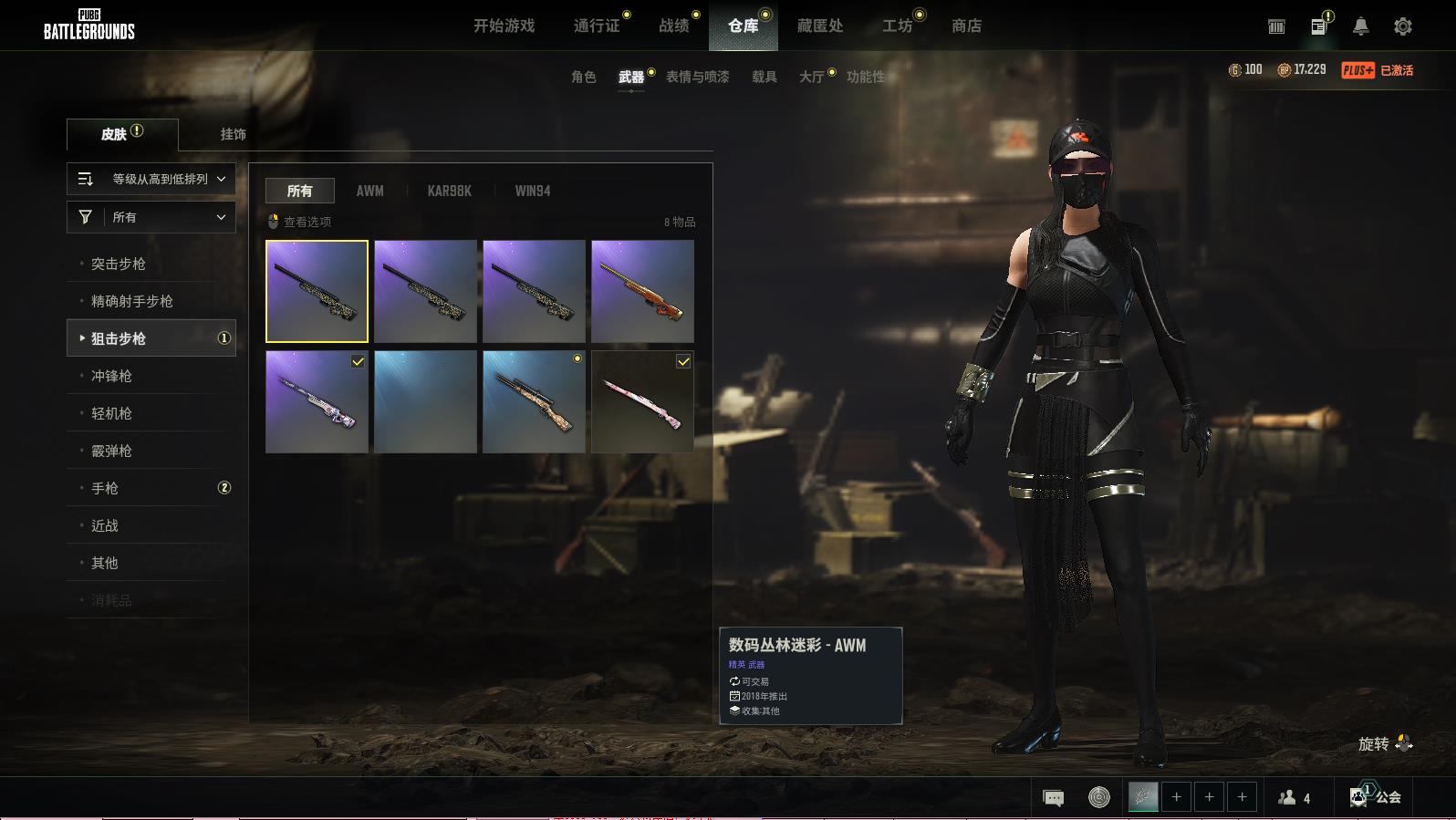Viewport: 1456px width, 820px height.
Task: Filter skins by WIN94
Action: tap(532, 191)
